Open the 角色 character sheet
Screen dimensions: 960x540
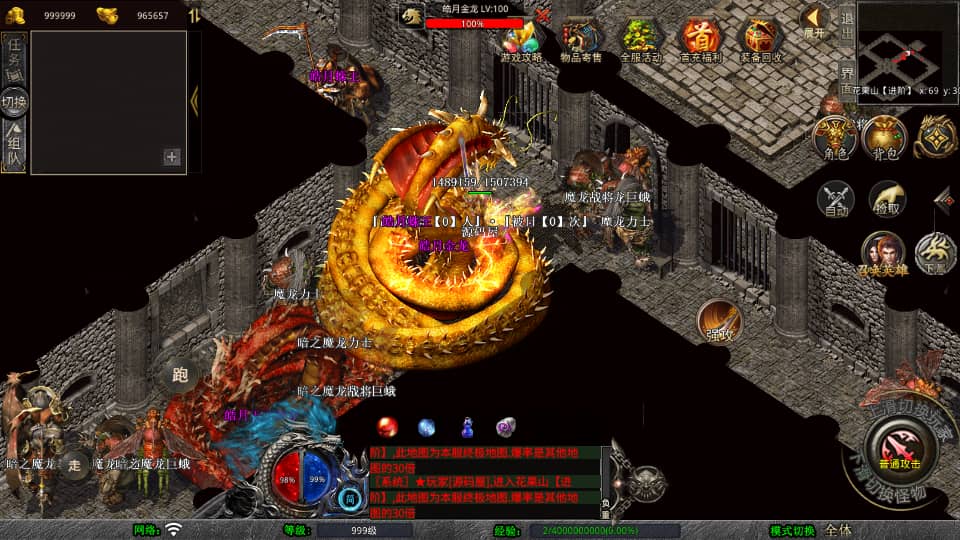[834, 138]
